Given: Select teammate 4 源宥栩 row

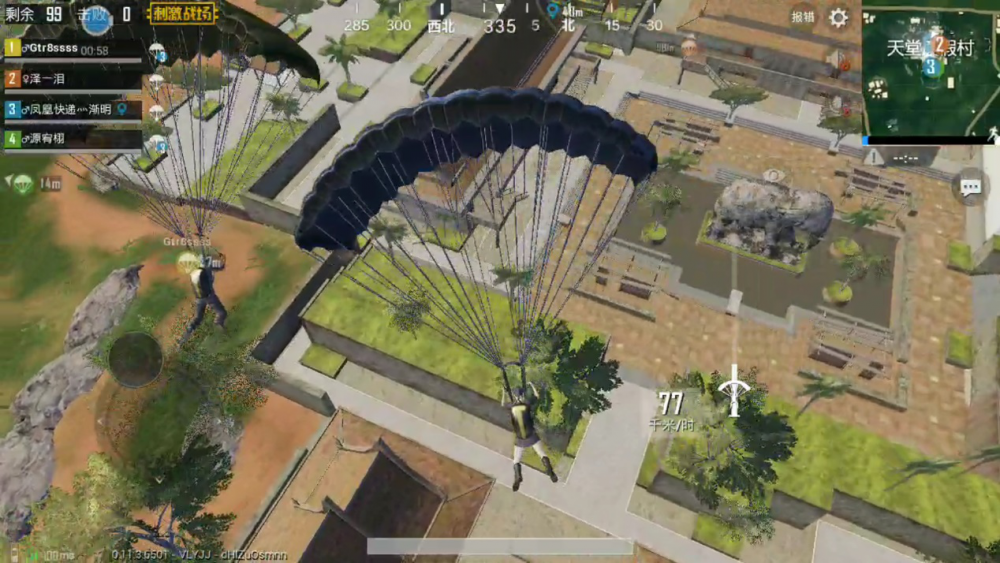Looking at the screenshot, I should (71, 138).
